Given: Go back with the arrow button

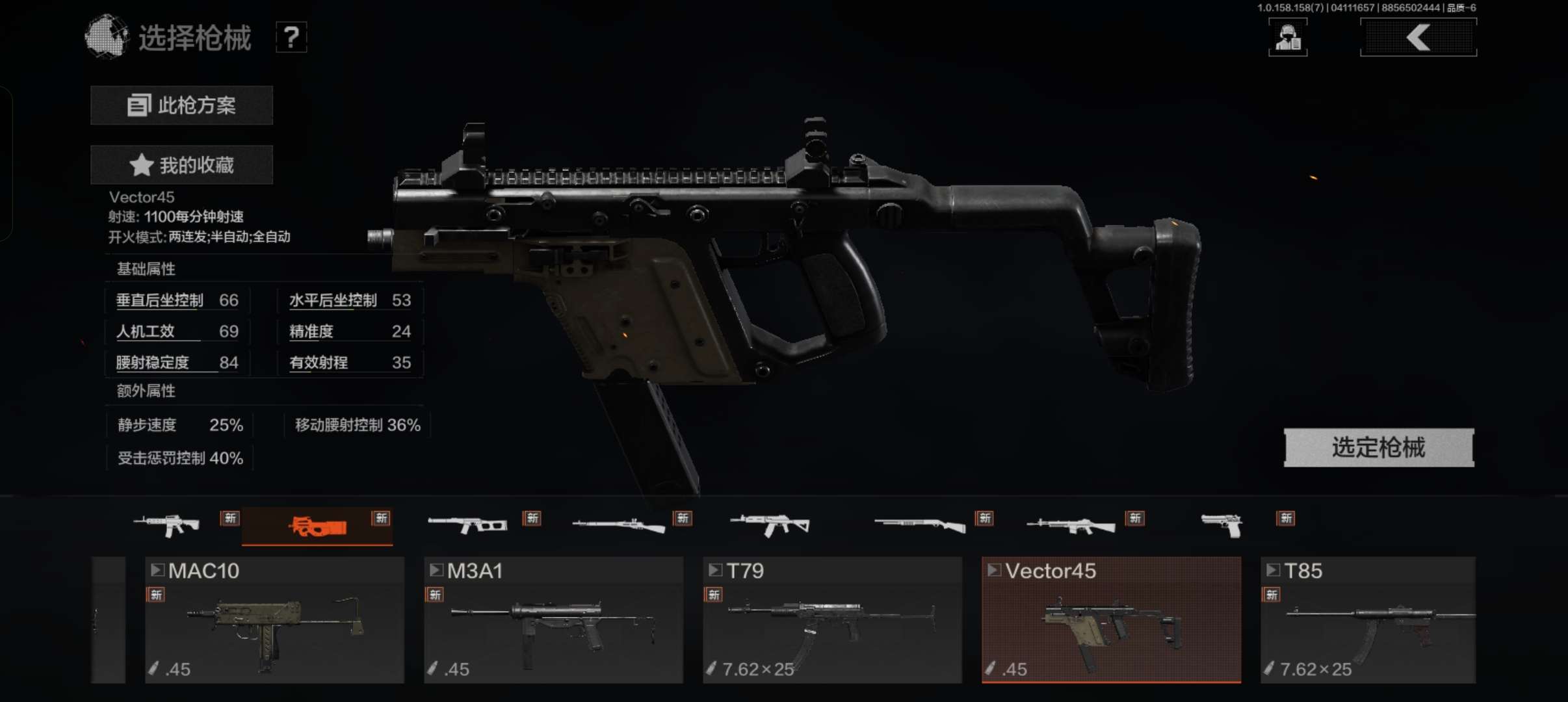Looking at the screenshot, I should [1418, 38].
